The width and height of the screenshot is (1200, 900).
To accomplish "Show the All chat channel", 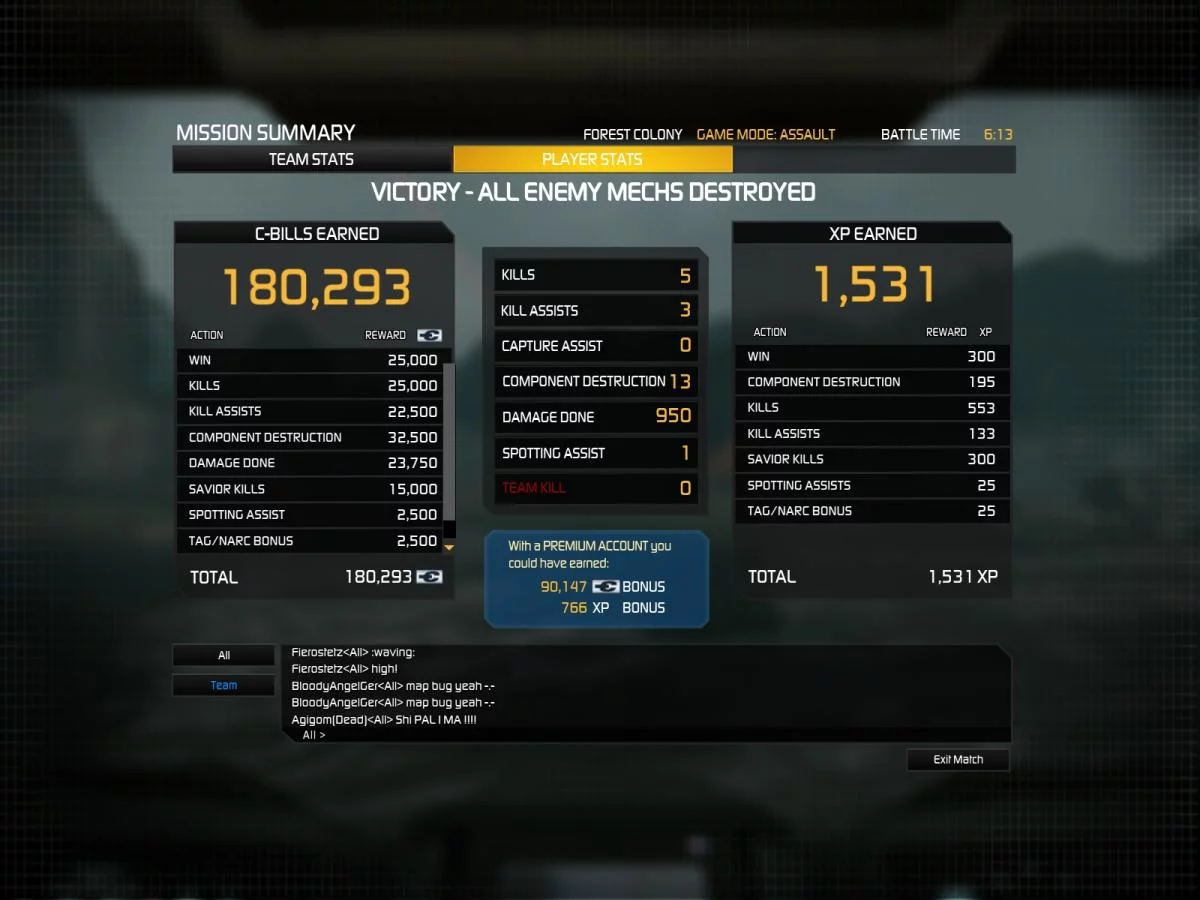I will point(224,656).
